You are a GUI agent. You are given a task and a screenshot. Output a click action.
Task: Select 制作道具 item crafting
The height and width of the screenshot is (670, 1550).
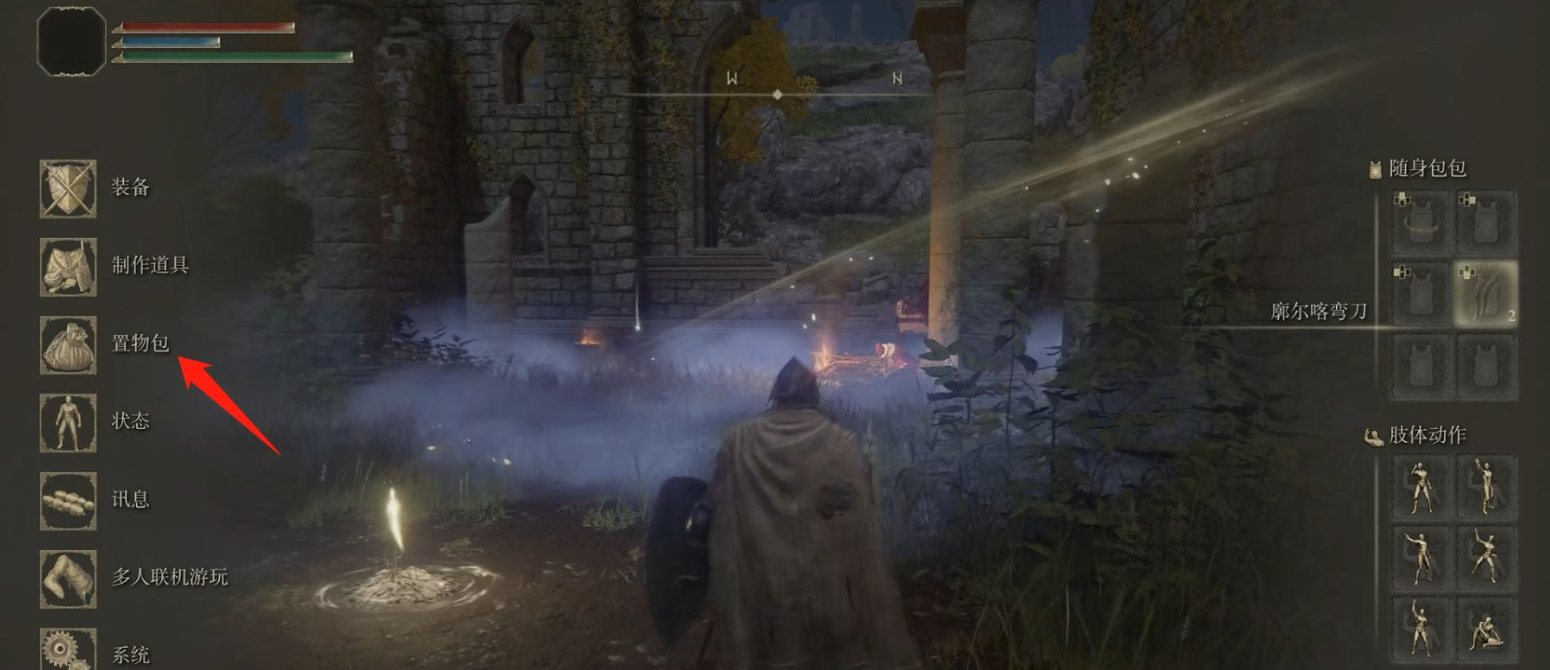(x=69, y=266)
